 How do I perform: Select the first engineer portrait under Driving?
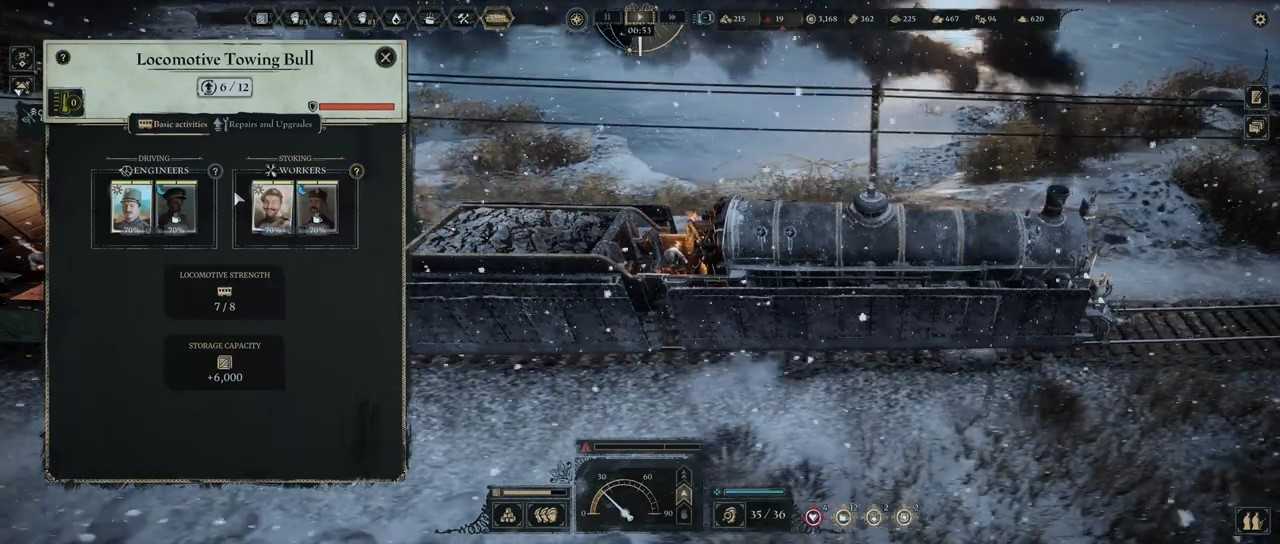coord(131,207)
